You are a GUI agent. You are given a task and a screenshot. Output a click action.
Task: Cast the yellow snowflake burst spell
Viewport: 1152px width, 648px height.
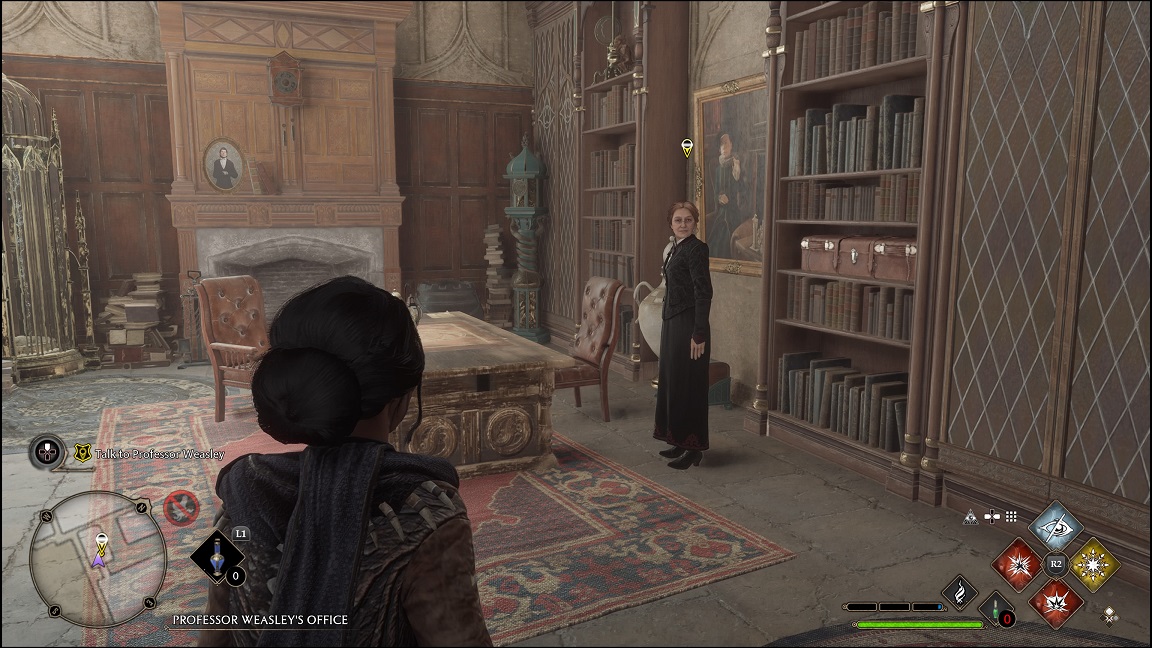(1094, 564)
